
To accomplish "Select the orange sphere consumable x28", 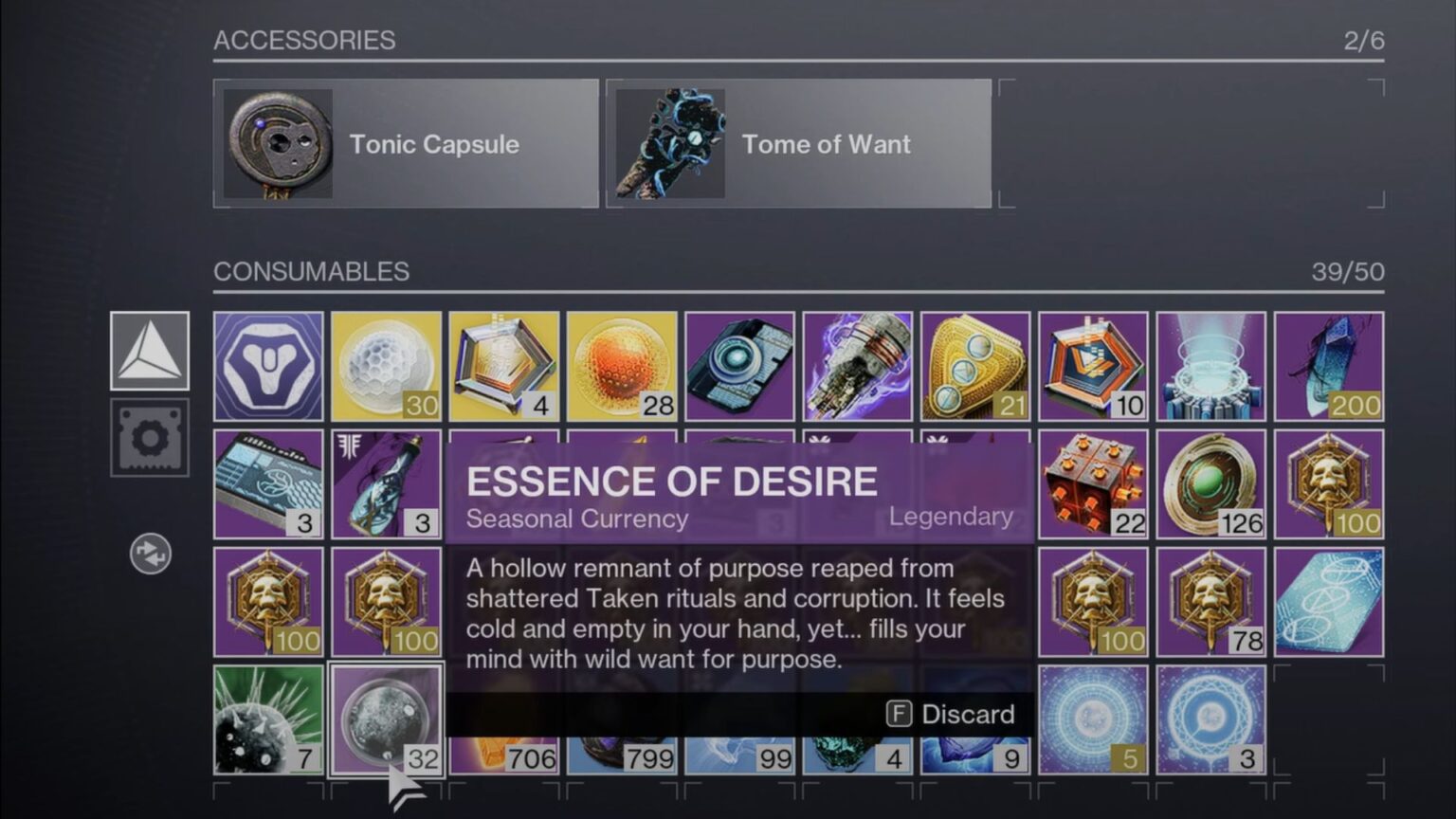I will pos(621,365).
